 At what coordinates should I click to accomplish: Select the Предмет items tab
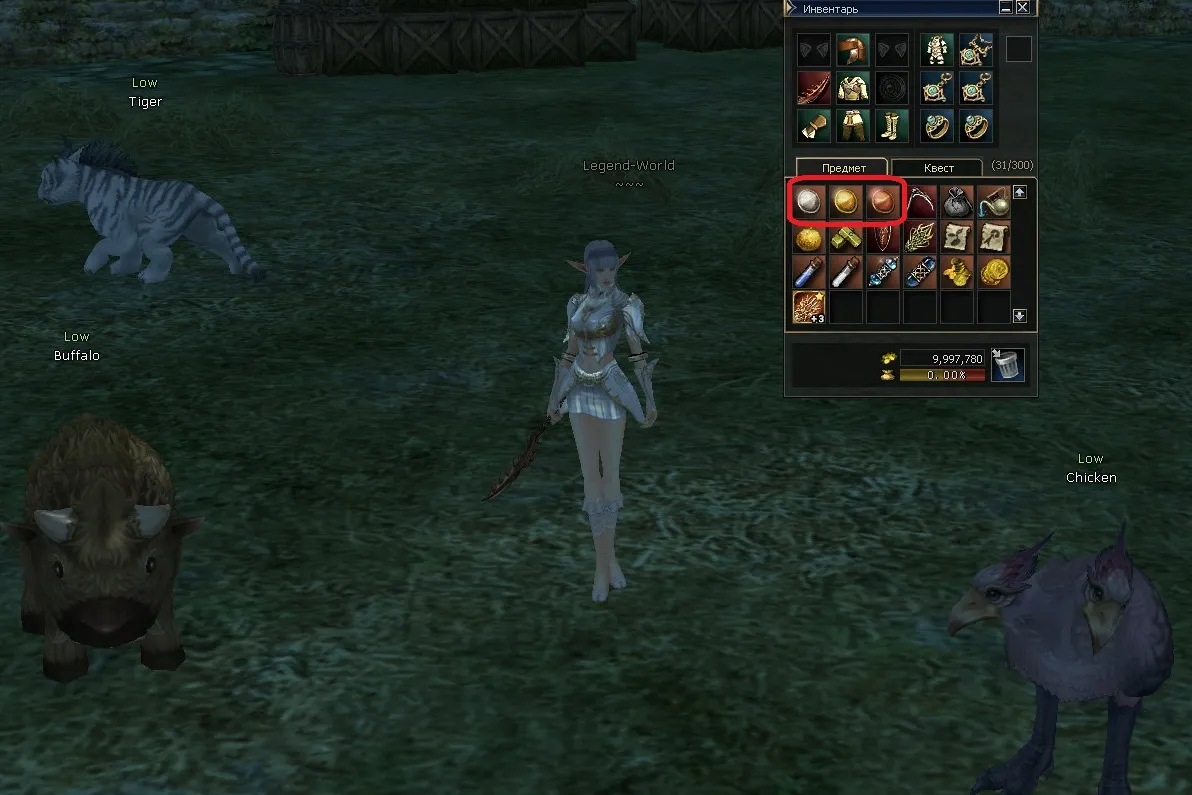pyautogui.click(x=841, y=168)
